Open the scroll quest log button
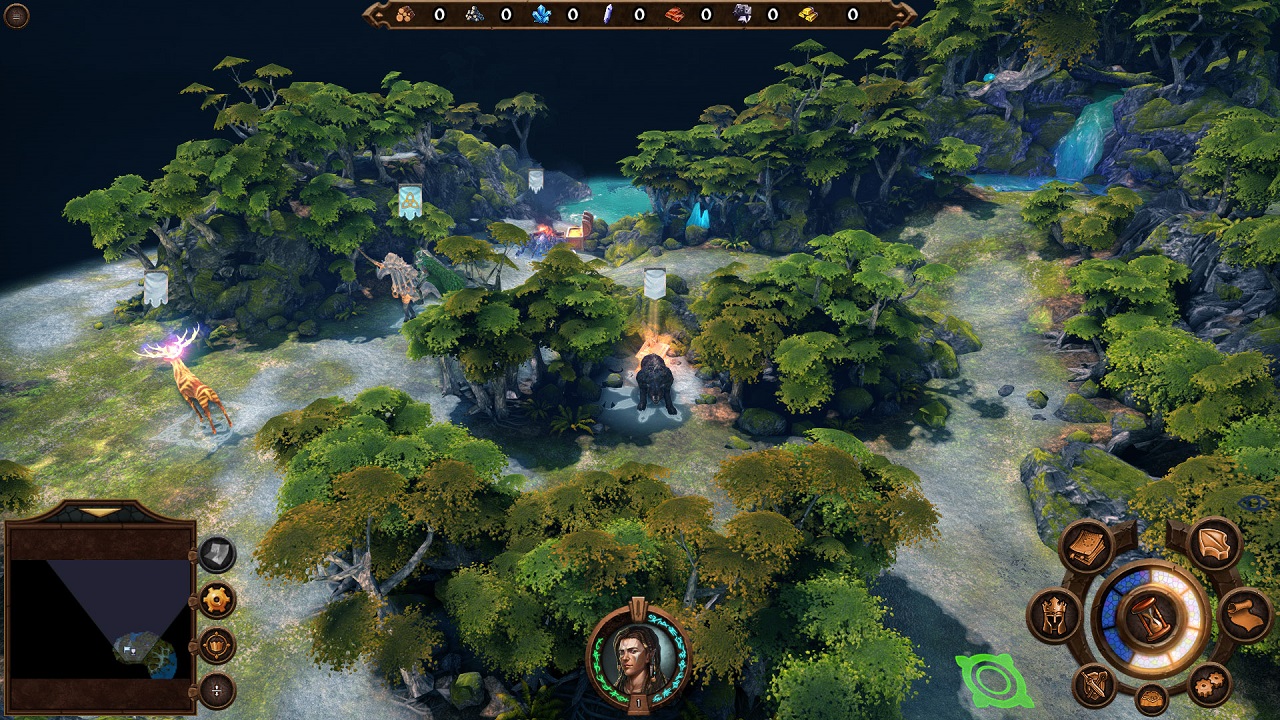This screenshot has width=1280, height=720. (x=1244, y=615)
